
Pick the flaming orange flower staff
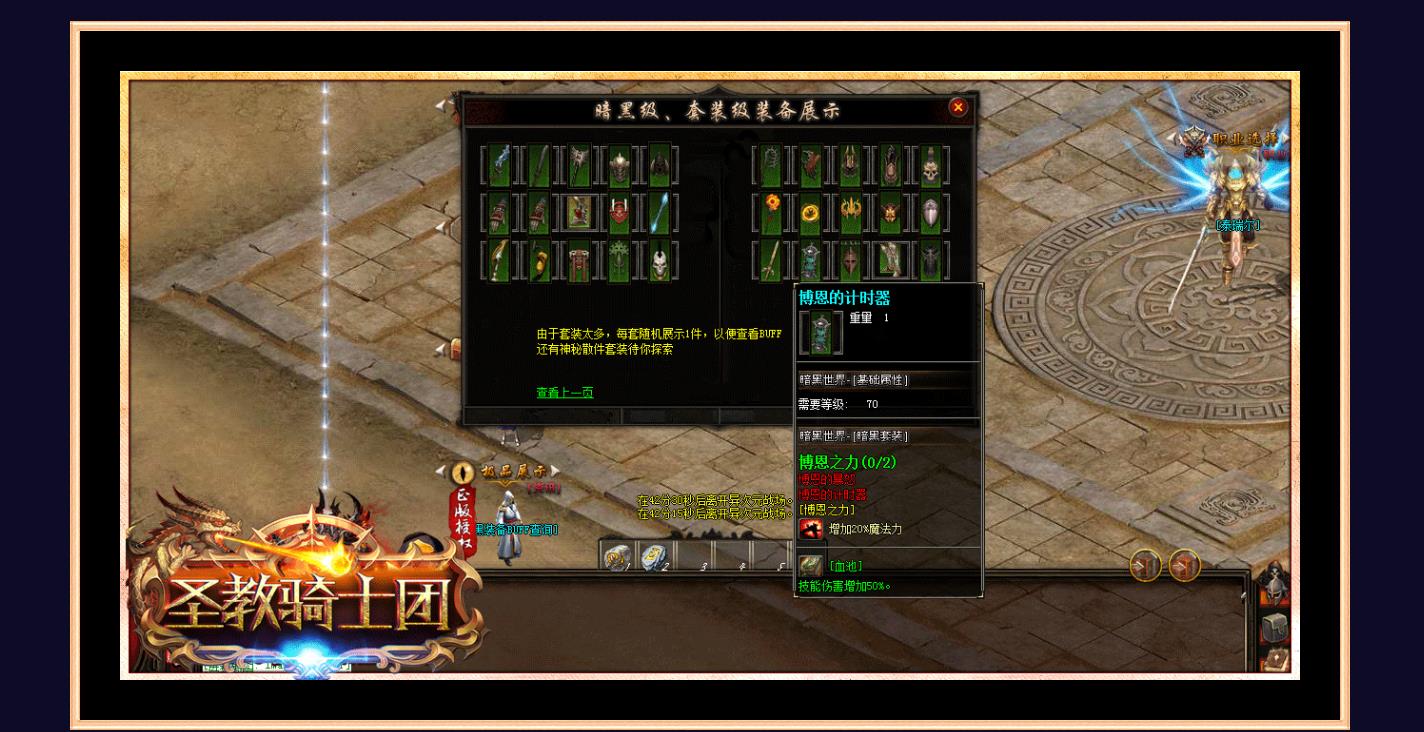(770, 212)
